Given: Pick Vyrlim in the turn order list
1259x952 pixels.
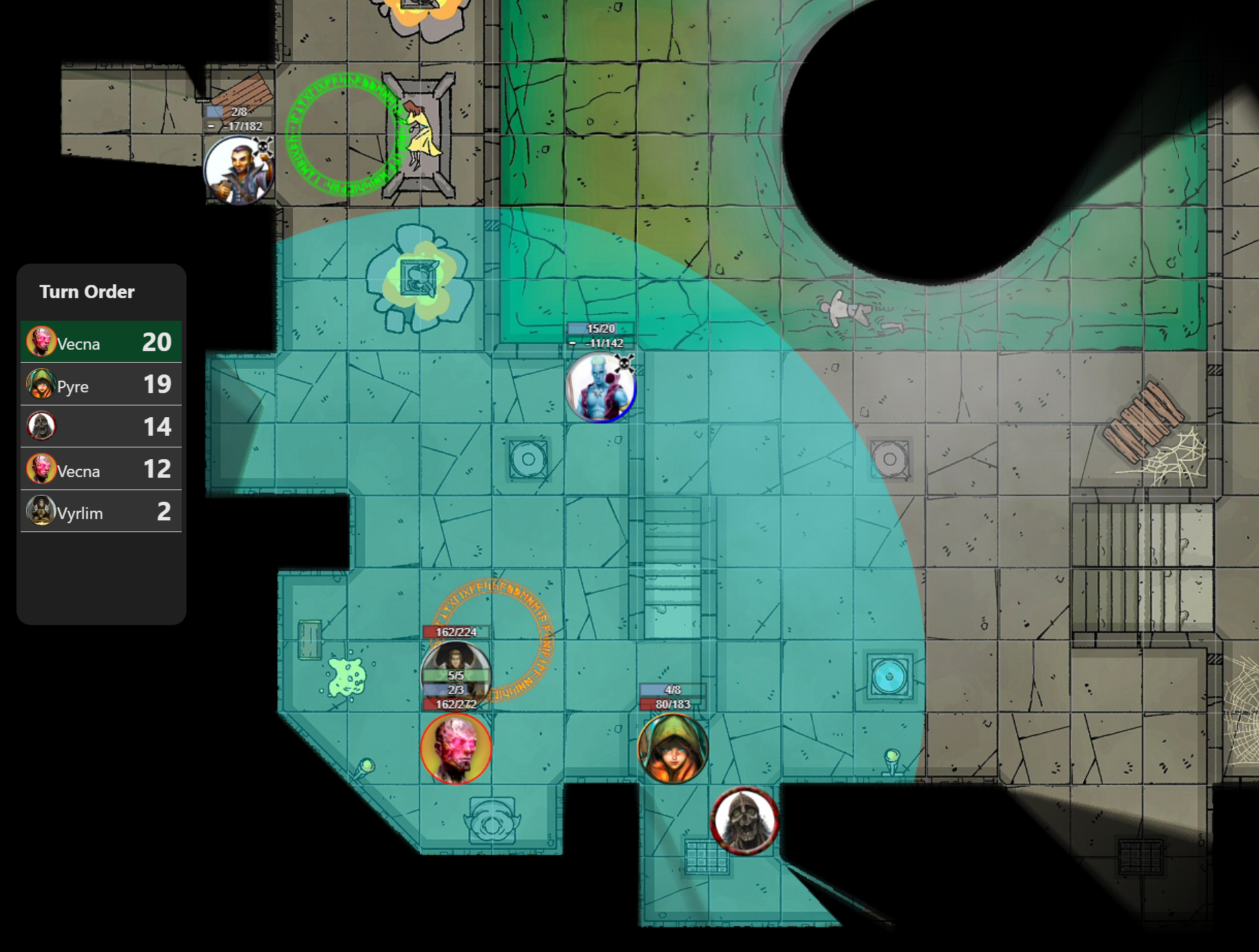Looking at the screenshot, I should coord(101,511).
